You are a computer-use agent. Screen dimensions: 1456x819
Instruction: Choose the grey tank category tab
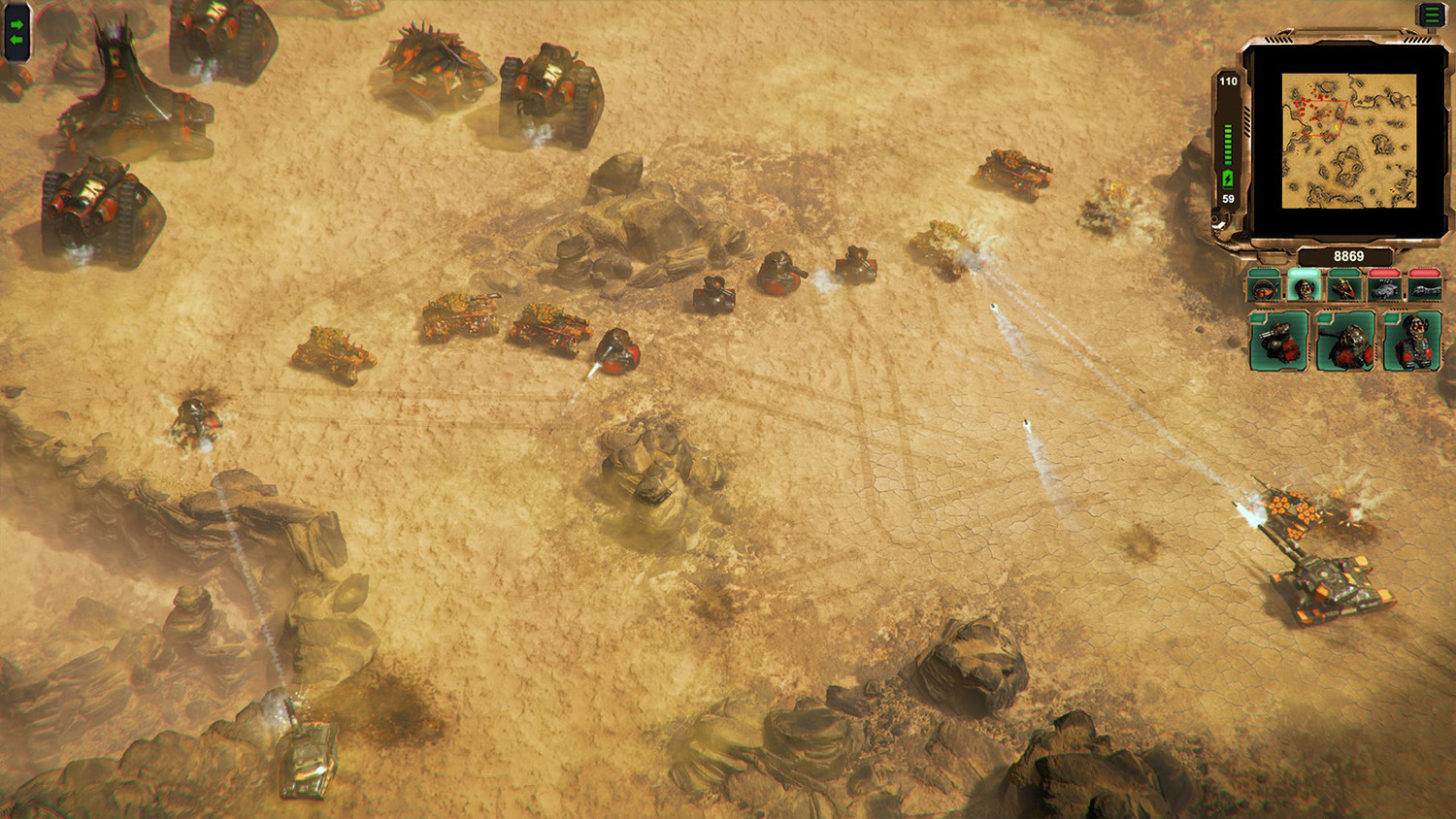(1384, 288)
